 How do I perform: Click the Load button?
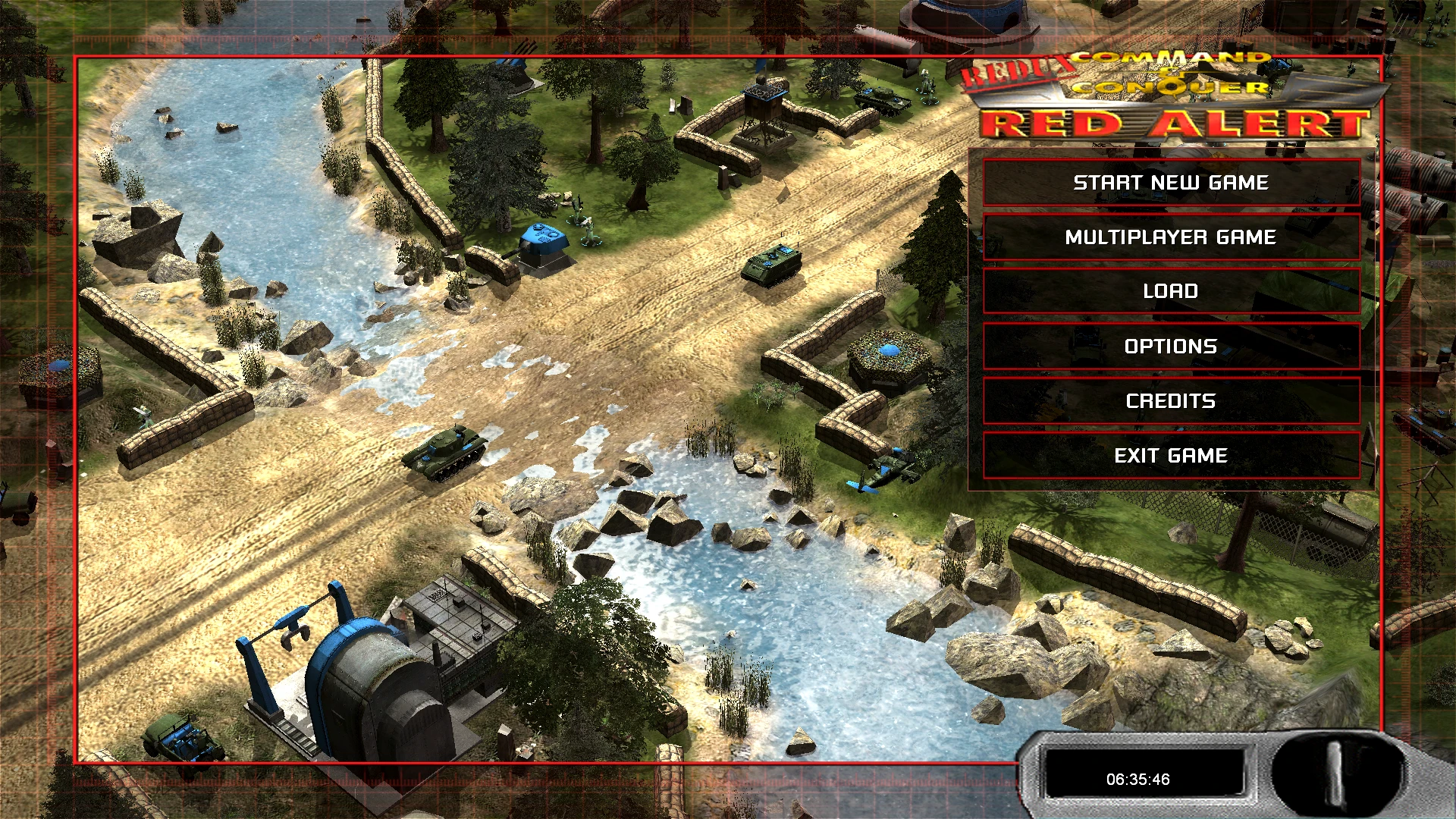point(1170,291)
